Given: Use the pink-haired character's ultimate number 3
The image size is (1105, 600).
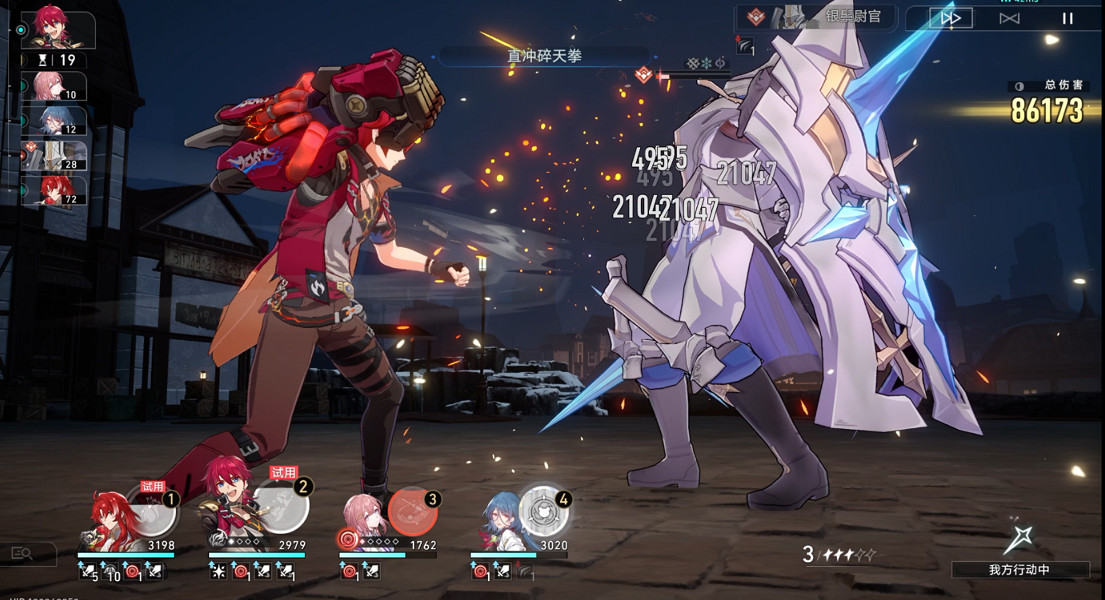Looking at the screenshot, I should pyautogui.click(x=412, y=512).
